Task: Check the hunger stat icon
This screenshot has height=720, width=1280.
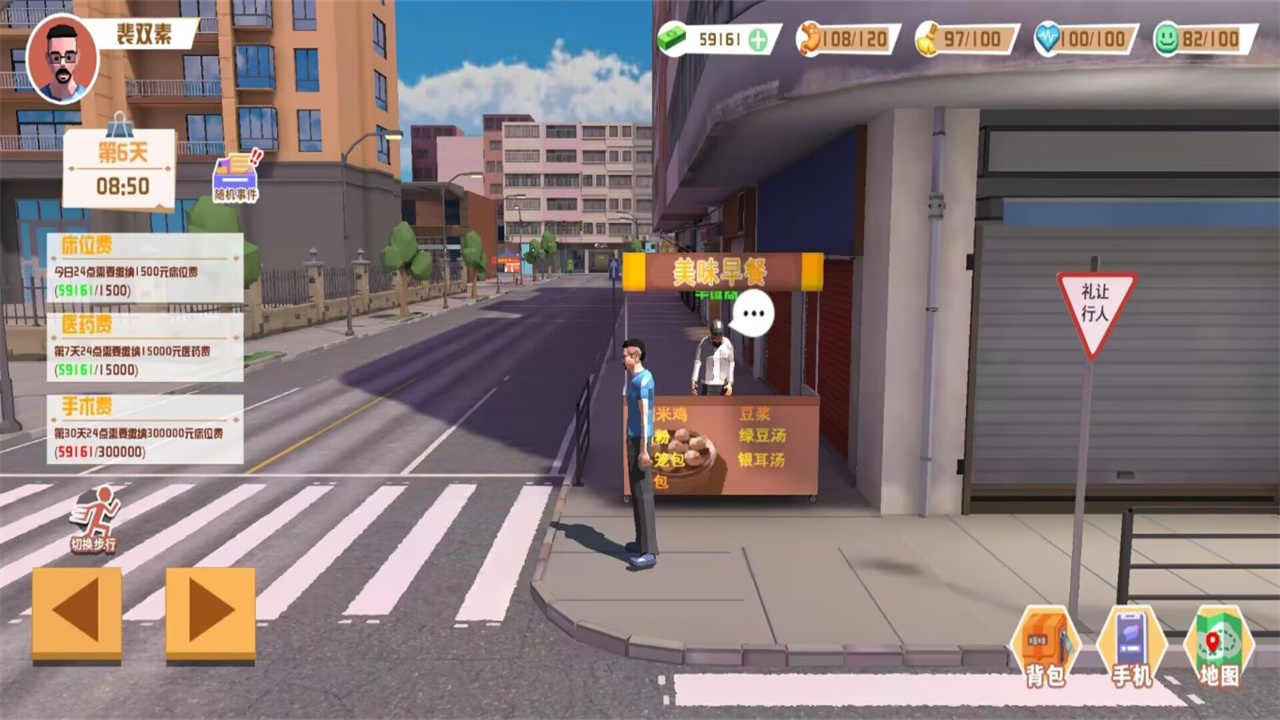Action: coord(808,40)
